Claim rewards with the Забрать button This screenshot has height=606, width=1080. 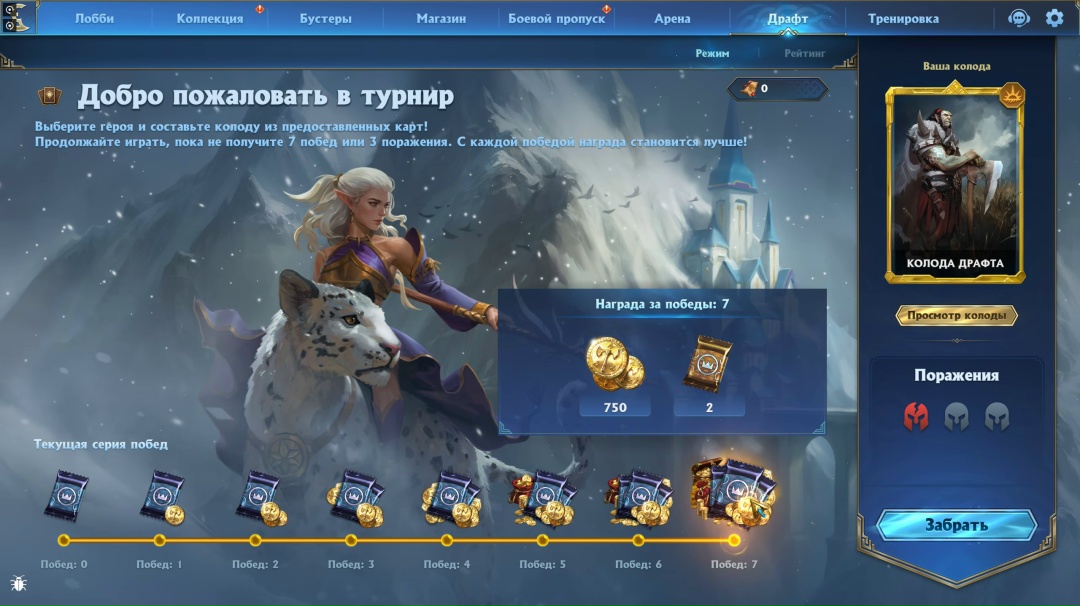point(956,525)
